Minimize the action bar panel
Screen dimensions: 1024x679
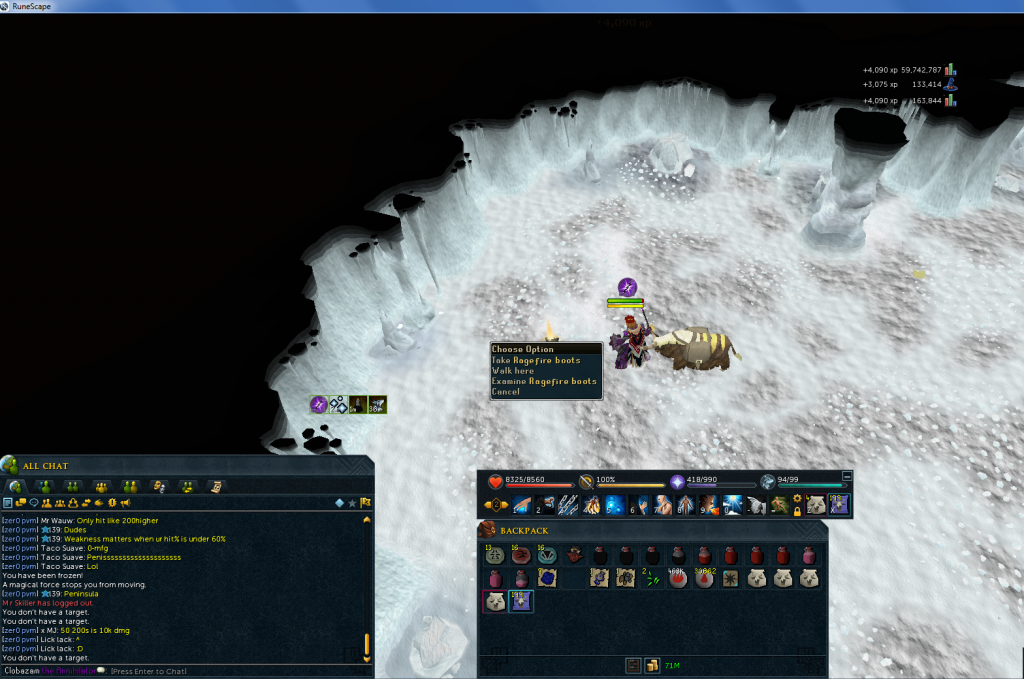(x=848, y=476)
